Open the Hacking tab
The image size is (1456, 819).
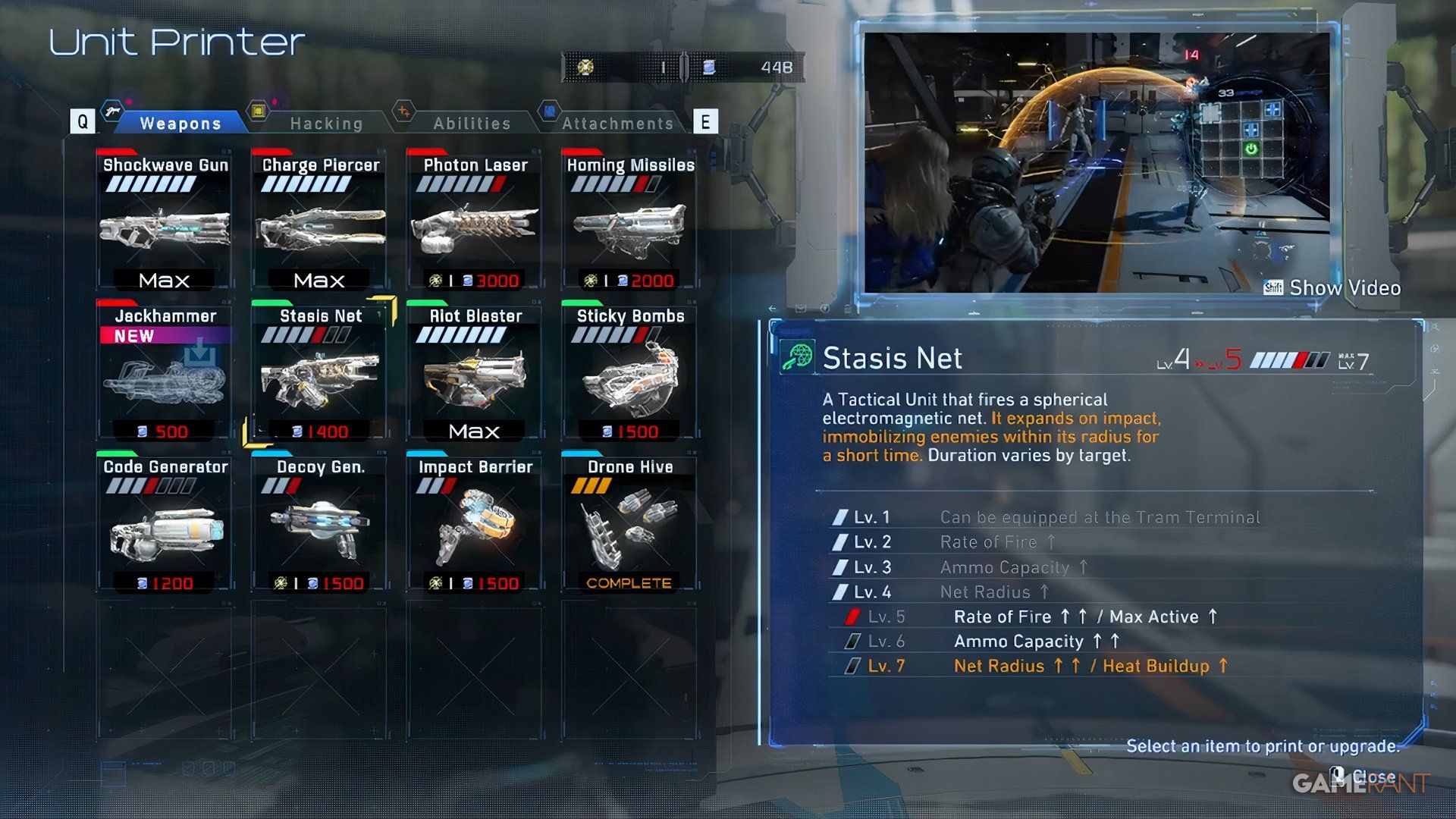[x=326, y=123]
